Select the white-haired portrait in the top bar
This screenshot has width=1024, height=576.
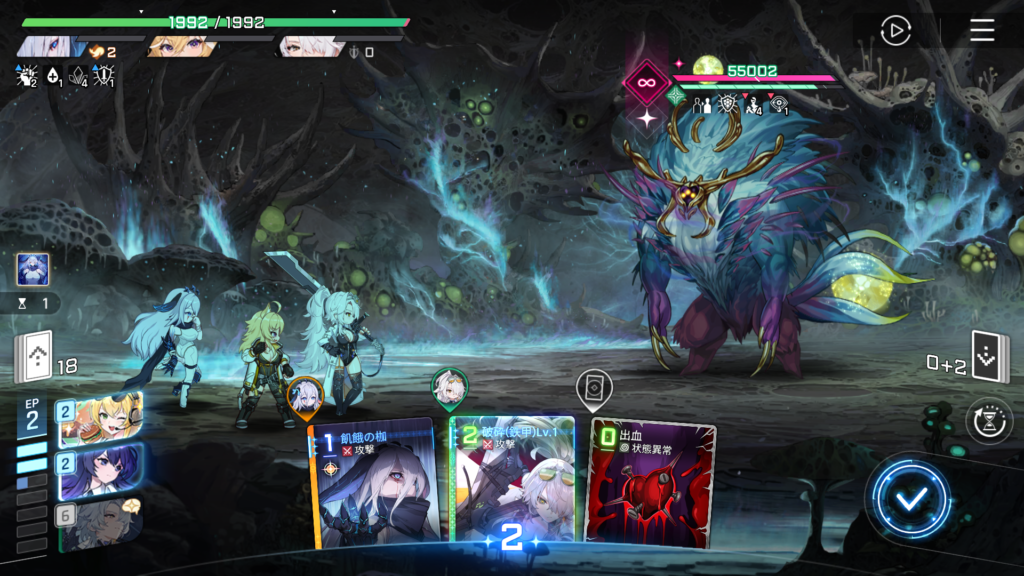310,47
